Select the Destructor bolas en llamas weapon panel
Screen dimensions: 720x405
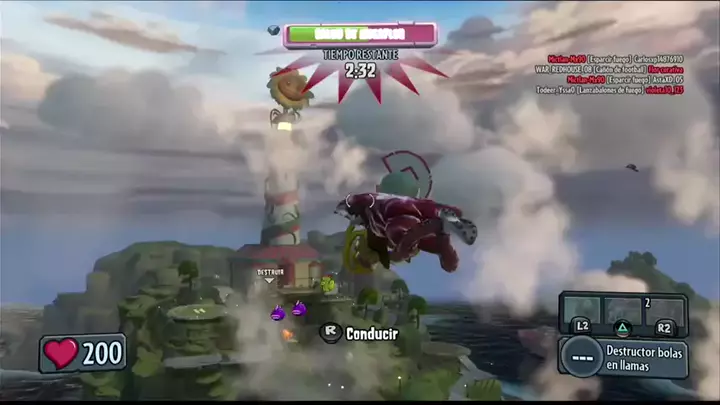624,357
